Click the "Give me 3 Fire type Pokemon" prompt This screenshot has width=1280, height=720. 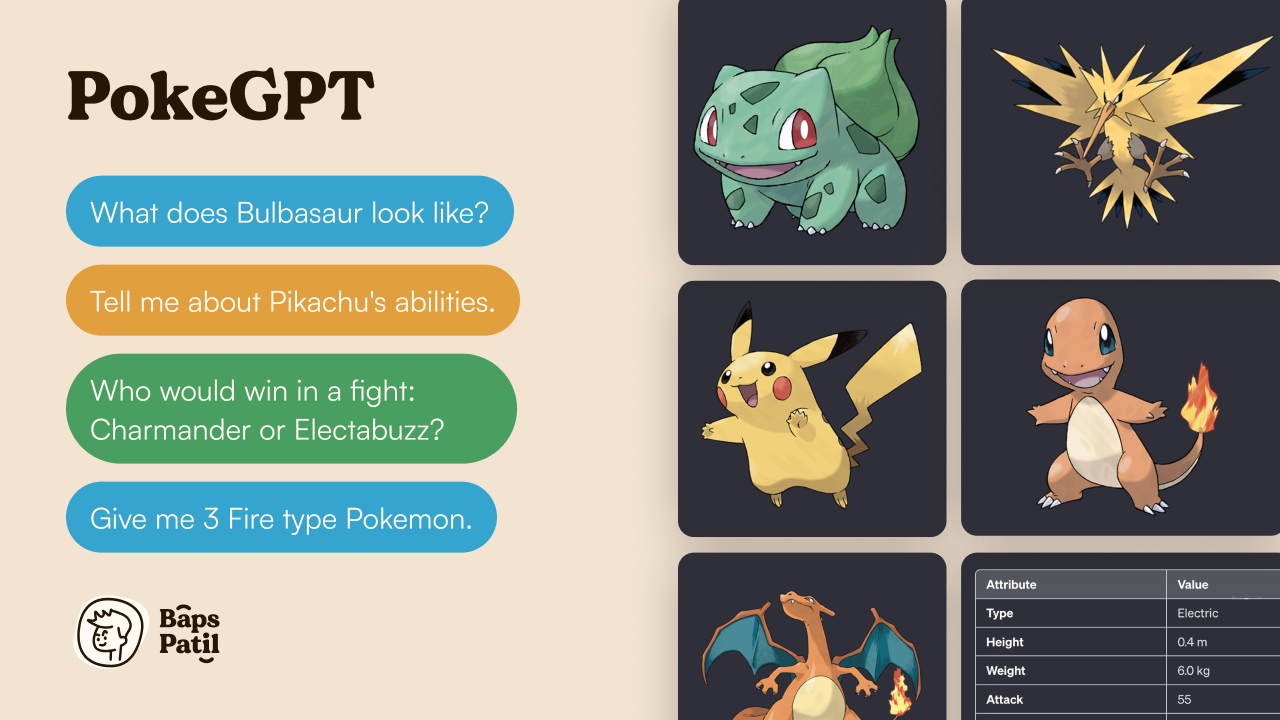(281, 517)
